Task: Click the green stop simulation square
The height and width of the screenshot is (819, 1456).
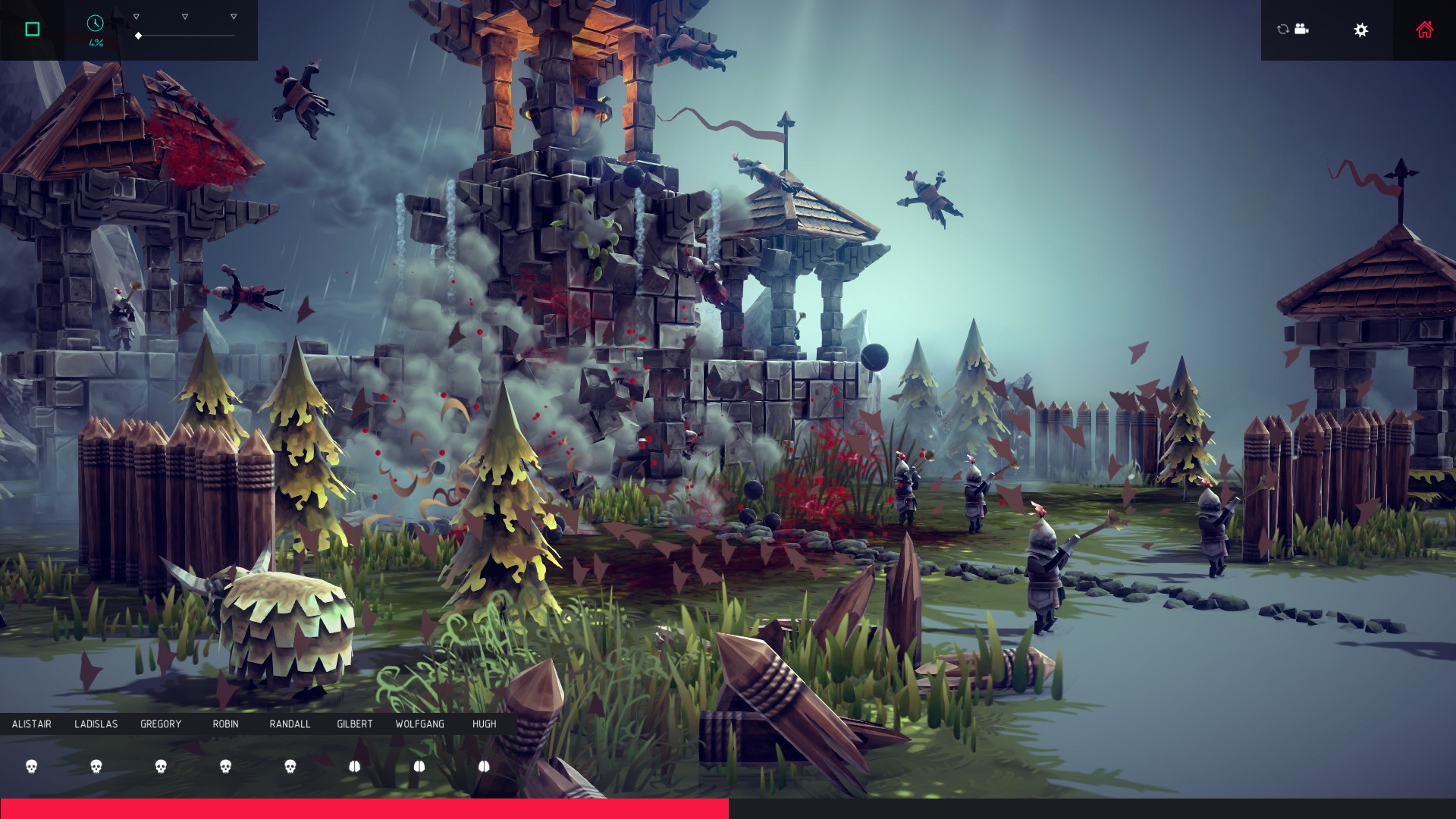Action: [x=31, y=29]
